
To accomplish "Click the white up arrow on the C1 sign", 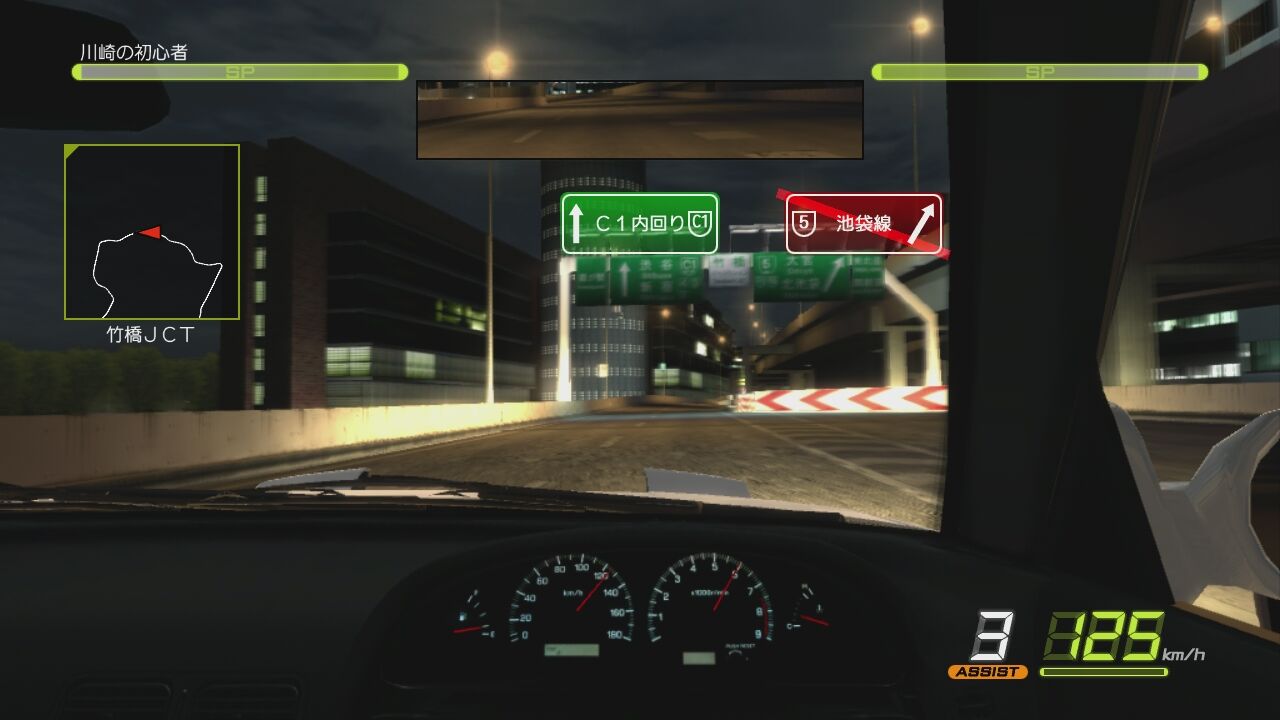I will point(577,224).
